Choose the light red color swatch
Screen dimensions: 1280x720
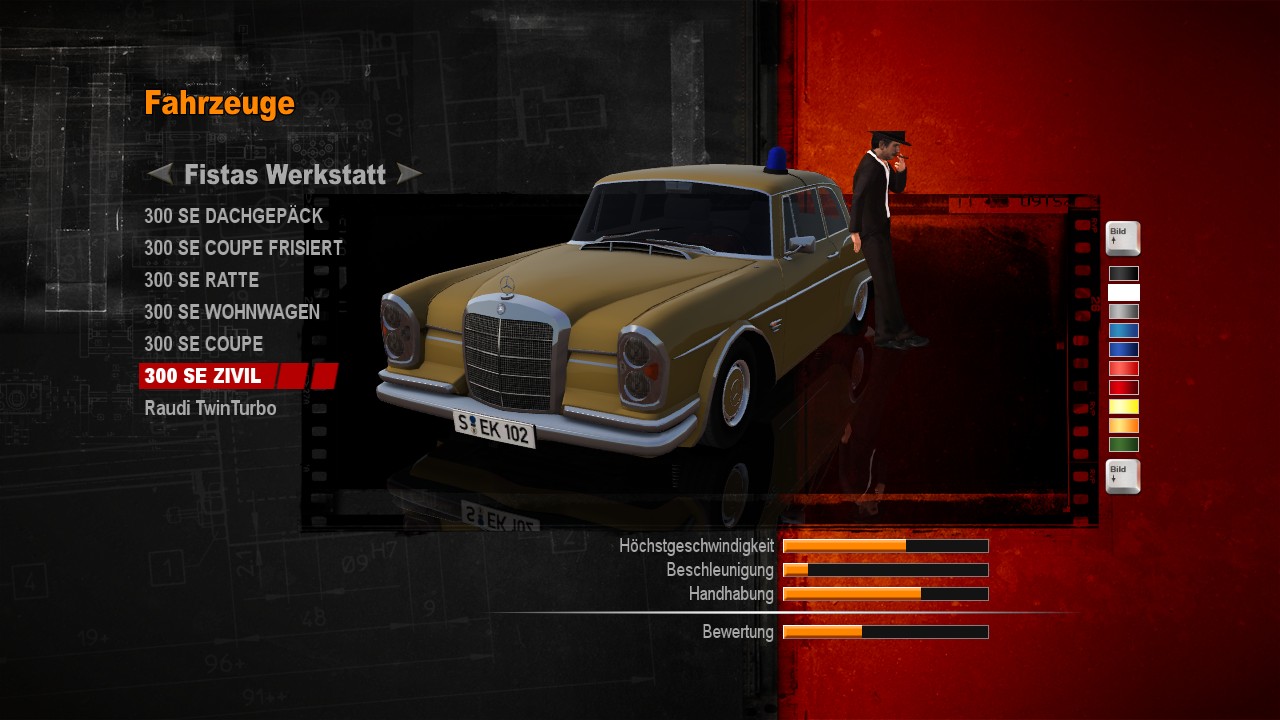(1123, 368)
